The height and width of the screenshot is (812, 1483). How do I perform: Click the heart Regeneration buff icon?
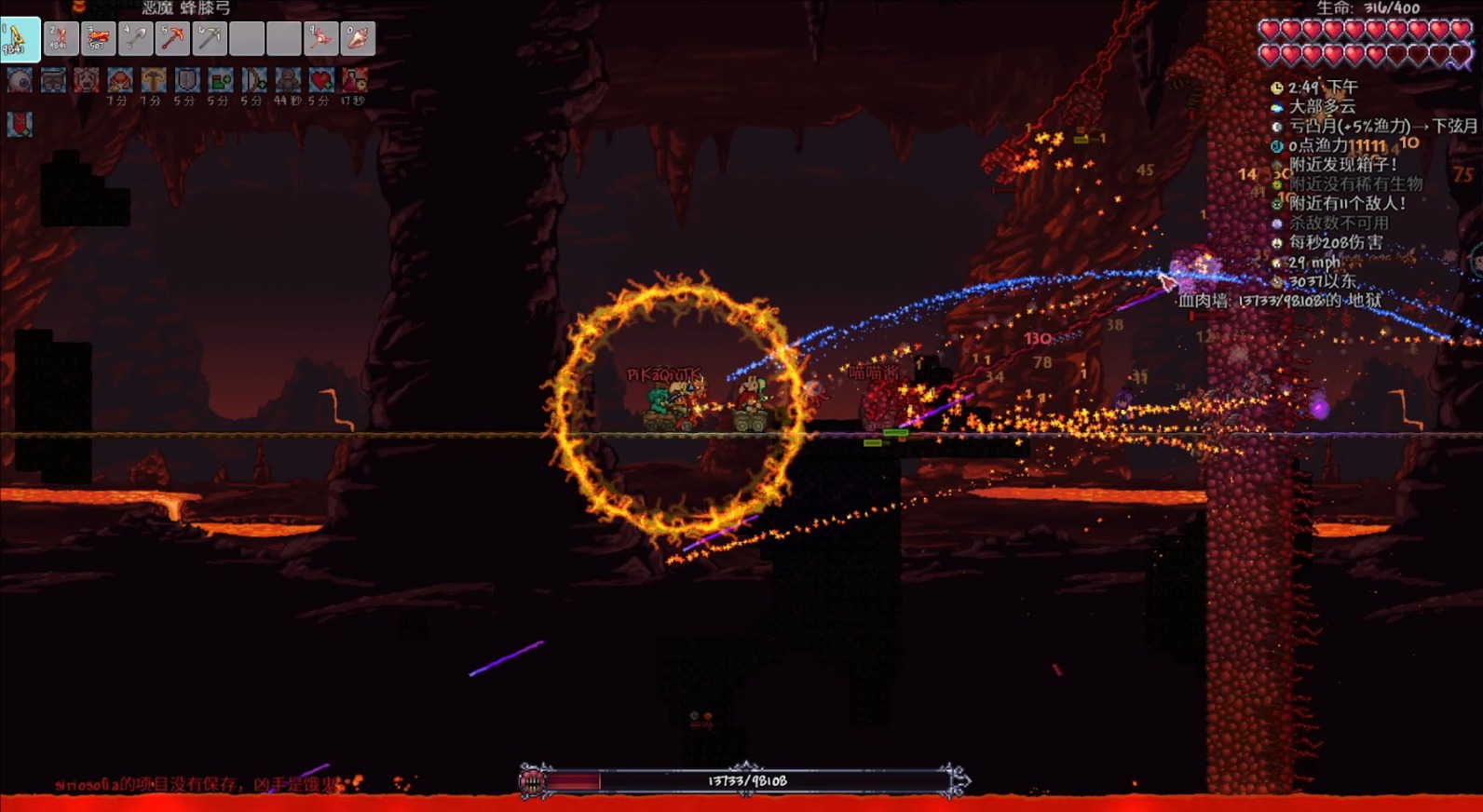(x=321, y=80)
